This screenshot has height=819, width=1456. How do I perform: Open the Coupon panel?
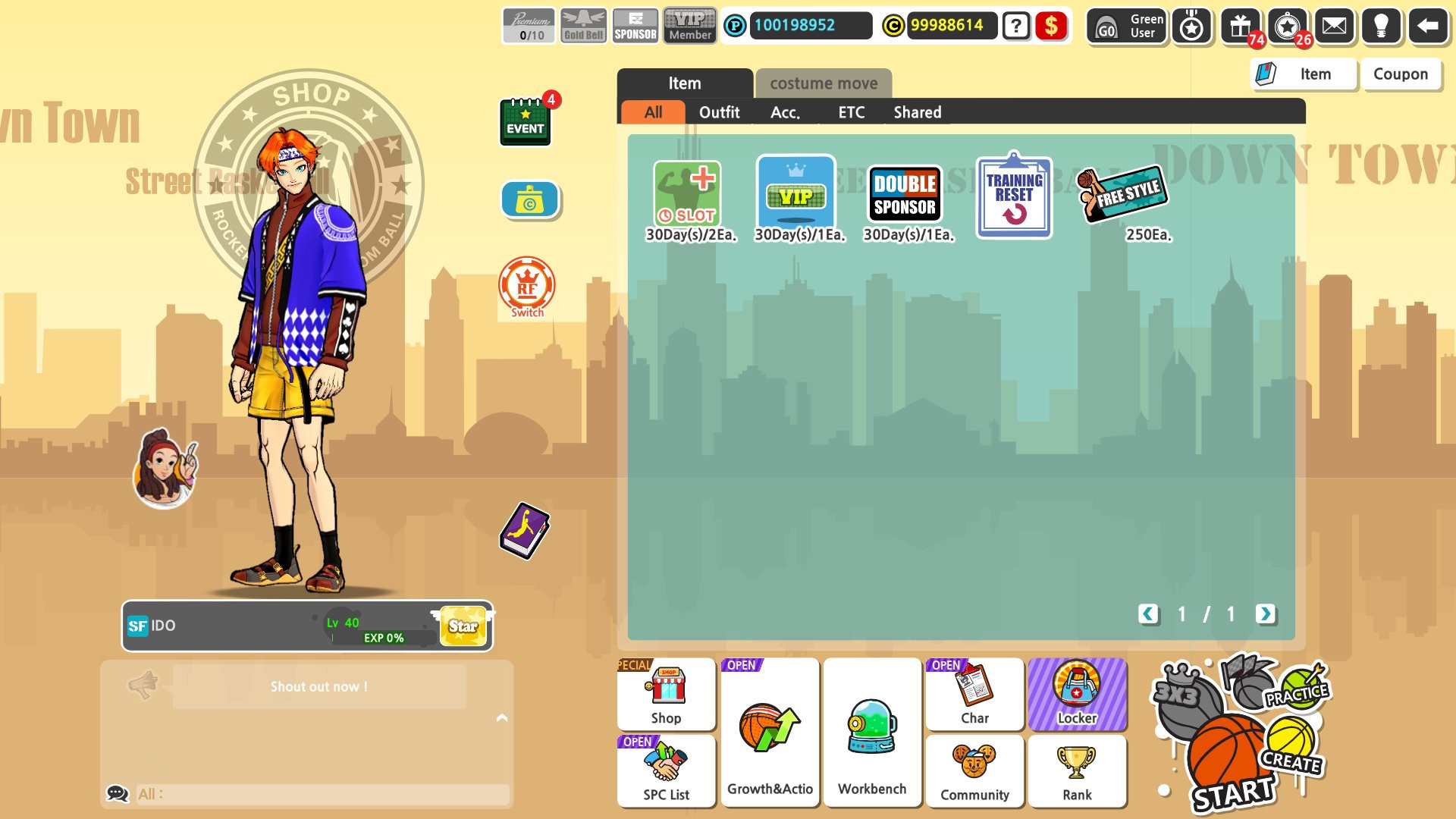(x=1400, y=74)
